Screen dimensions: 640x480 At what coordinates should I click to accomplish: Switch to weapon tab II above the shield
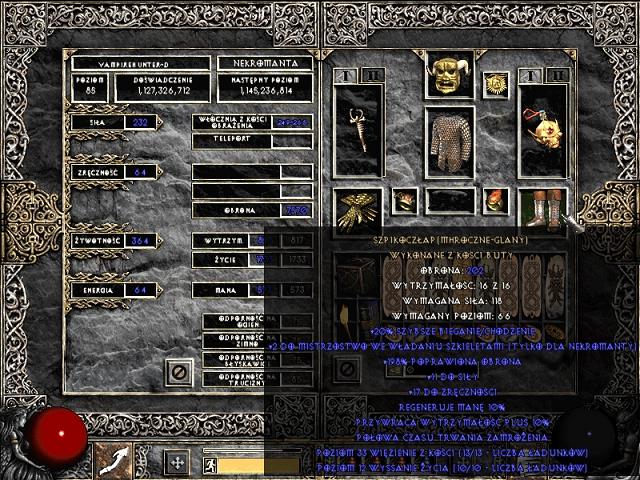click(x=558, y=74)
